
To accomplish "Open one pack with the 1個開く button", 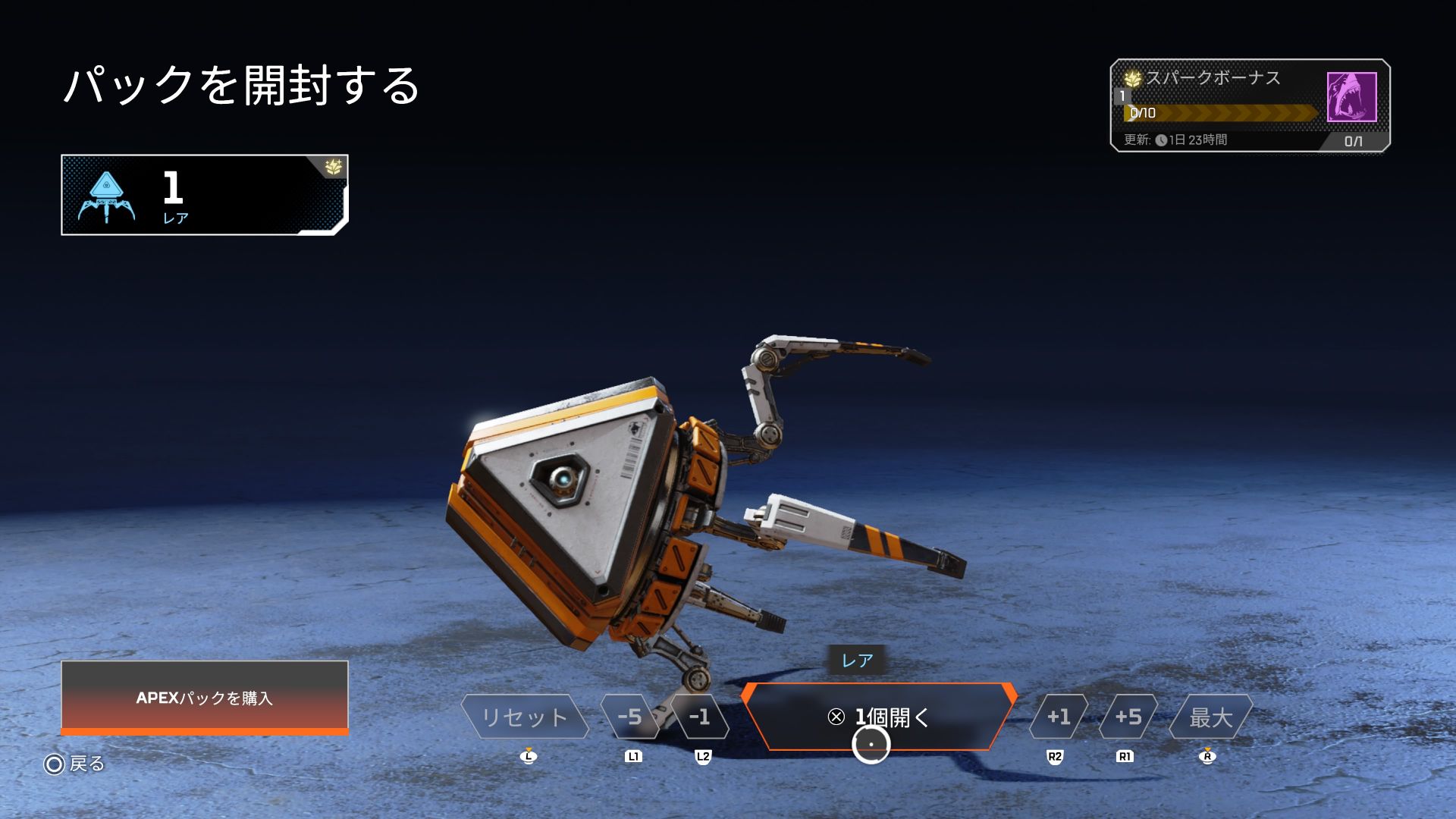I will (880, 717).
